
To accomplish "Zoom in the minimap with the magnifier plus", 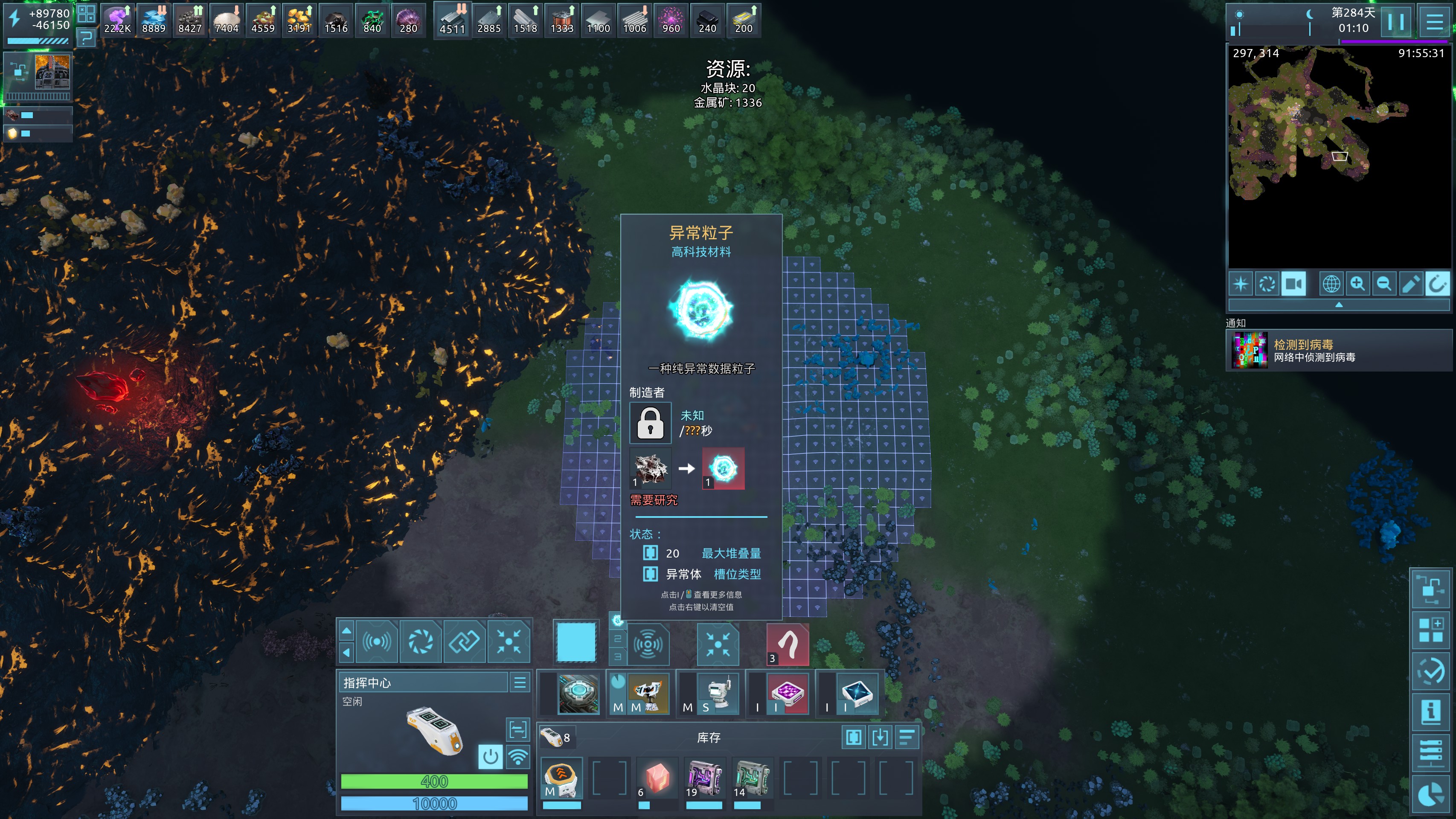I will 1357,284.
